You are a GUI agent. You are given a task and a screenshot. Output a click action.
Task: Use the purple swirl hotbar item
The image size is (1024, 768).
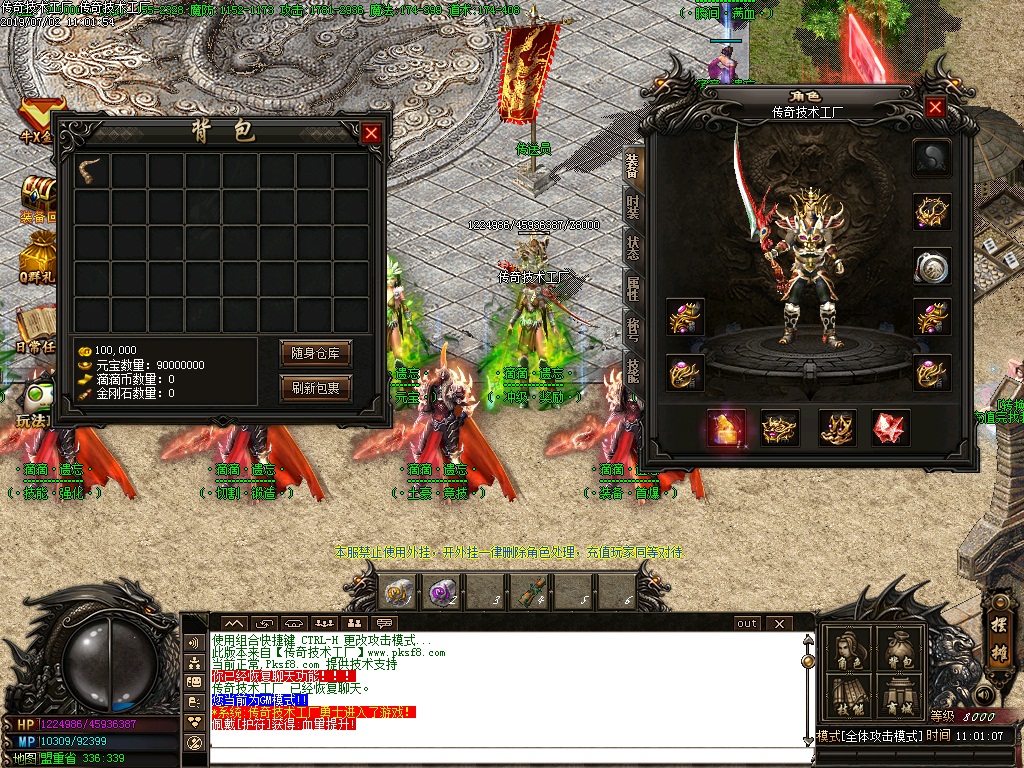point(441,593)
